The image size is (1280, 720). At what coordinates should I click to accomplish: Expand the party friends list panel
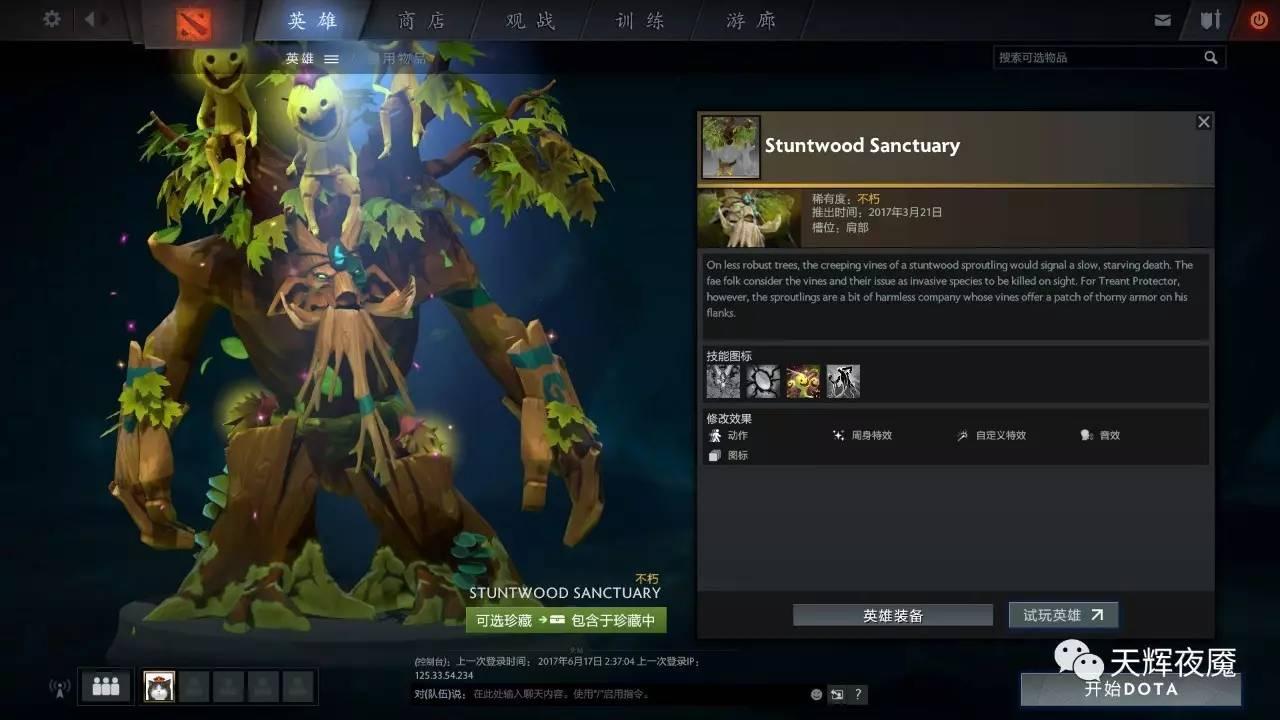pyautogui.click(x=104, y=686)
